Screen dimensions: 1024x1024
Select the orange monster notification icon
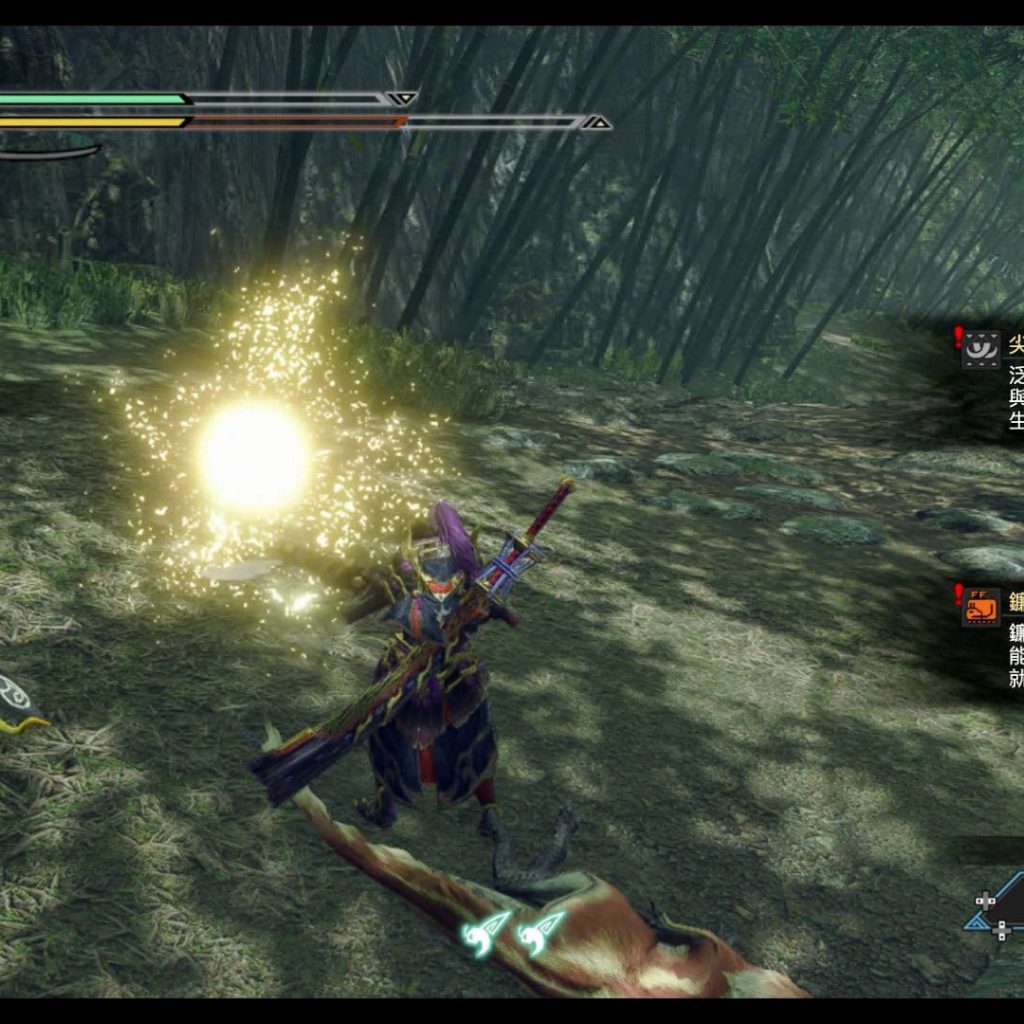981,607
